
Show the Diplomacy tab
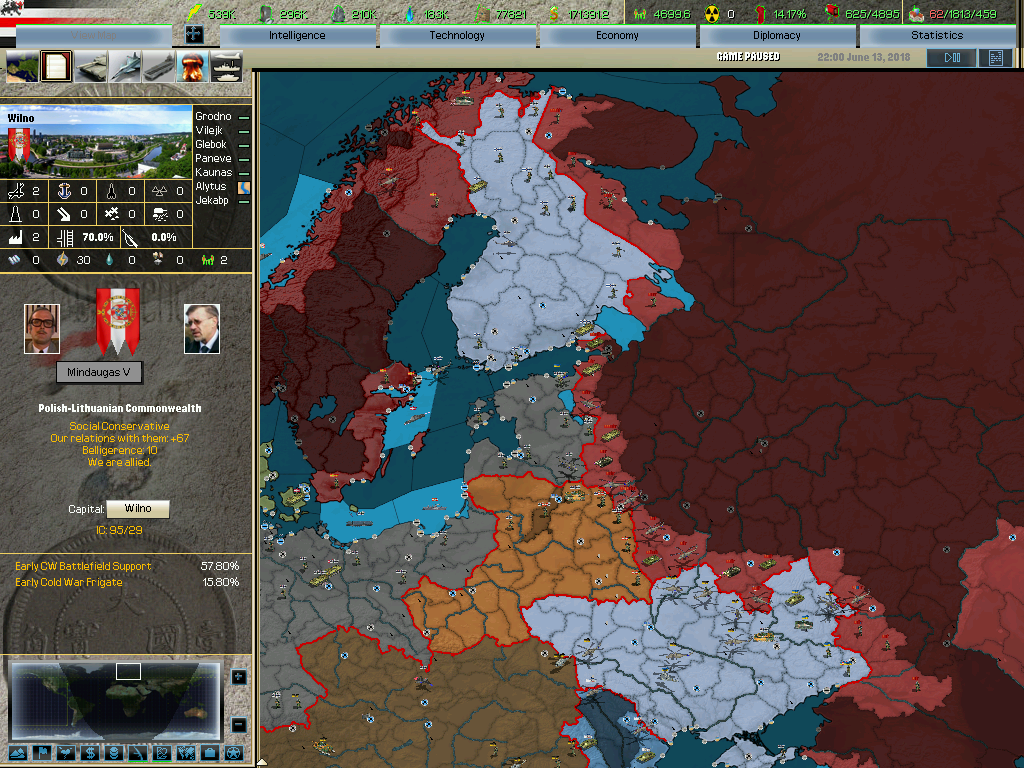click(777, 36)
